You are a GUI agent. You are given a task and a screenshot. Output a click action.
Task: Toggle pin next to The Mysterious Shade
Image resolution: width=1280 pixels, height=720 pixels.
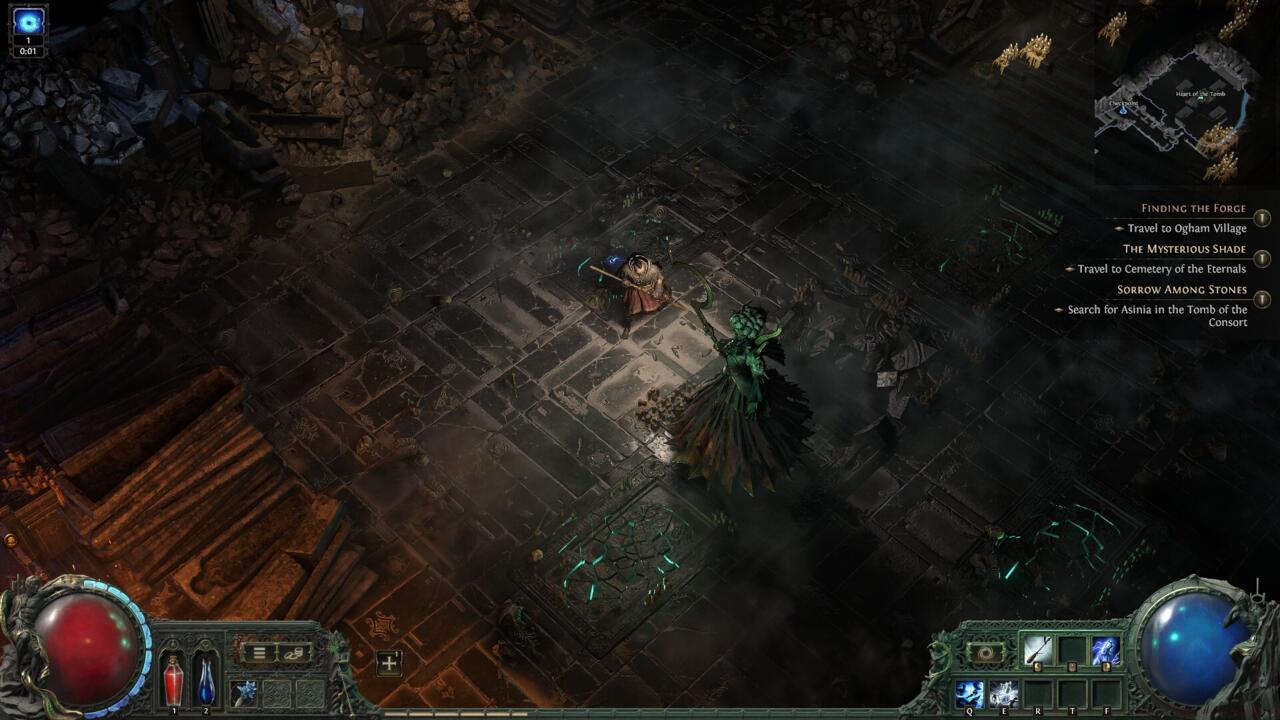click(x=1262, y=258)
